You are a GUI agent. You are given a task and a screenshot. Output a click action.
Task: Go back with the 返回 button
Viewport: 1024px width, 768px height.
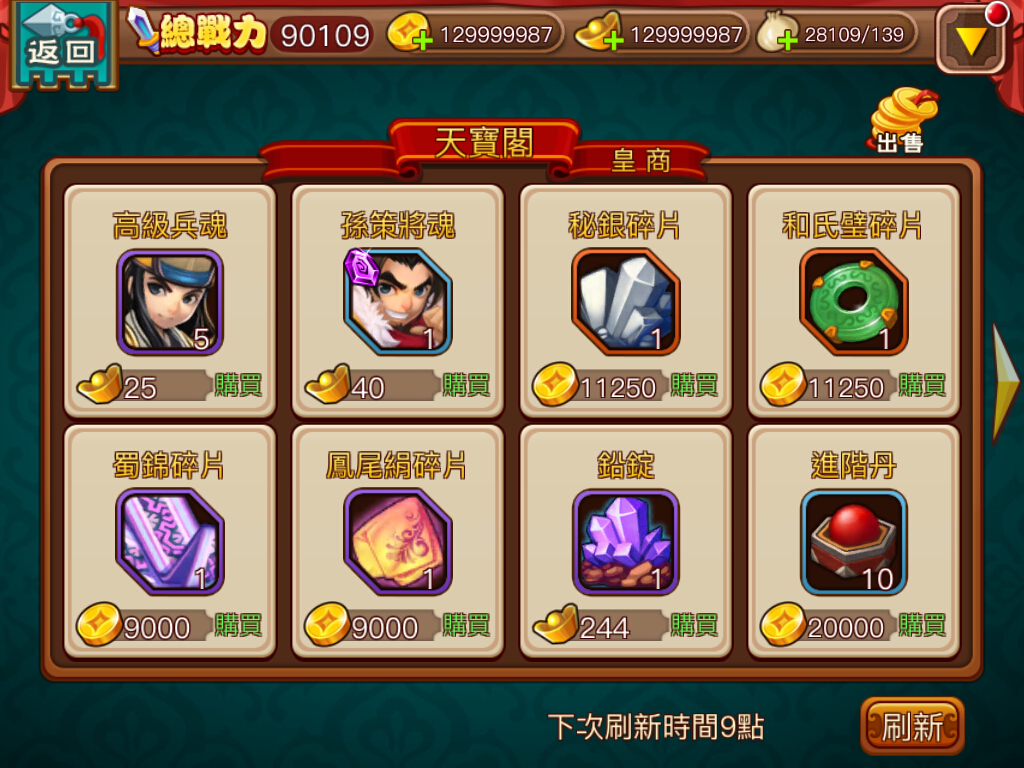[x=58, y=46]
